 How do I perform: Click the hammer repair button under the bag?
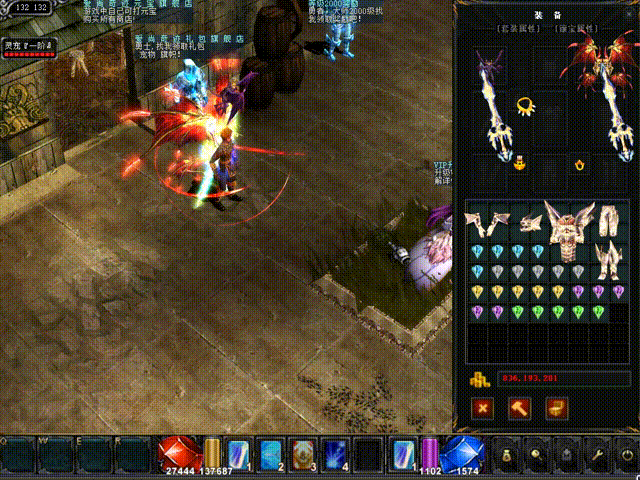pos(520,408)
